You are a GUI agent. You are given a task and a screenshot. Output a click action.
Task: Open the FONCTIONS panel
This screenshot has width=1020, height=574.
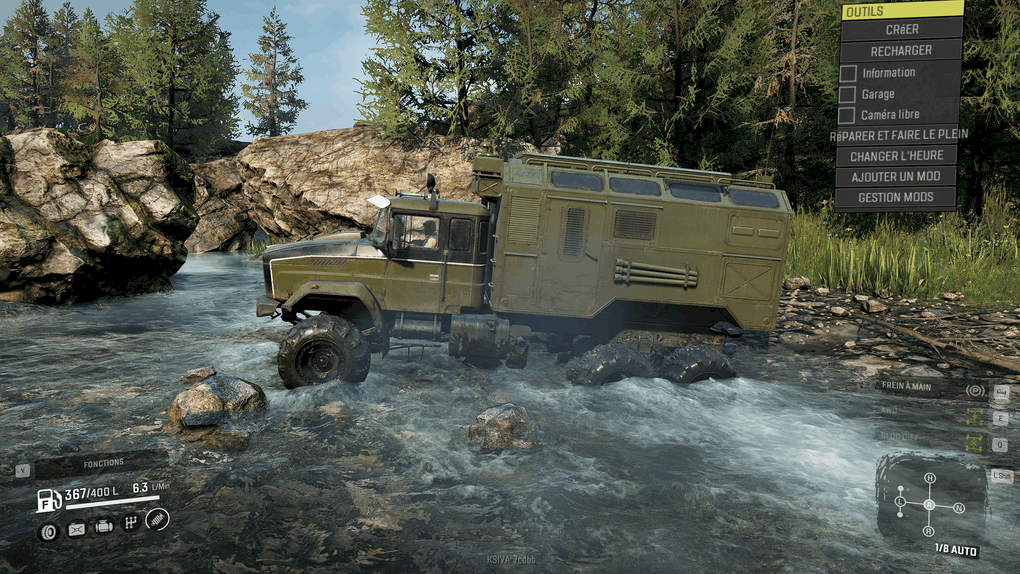coord(102,464)
